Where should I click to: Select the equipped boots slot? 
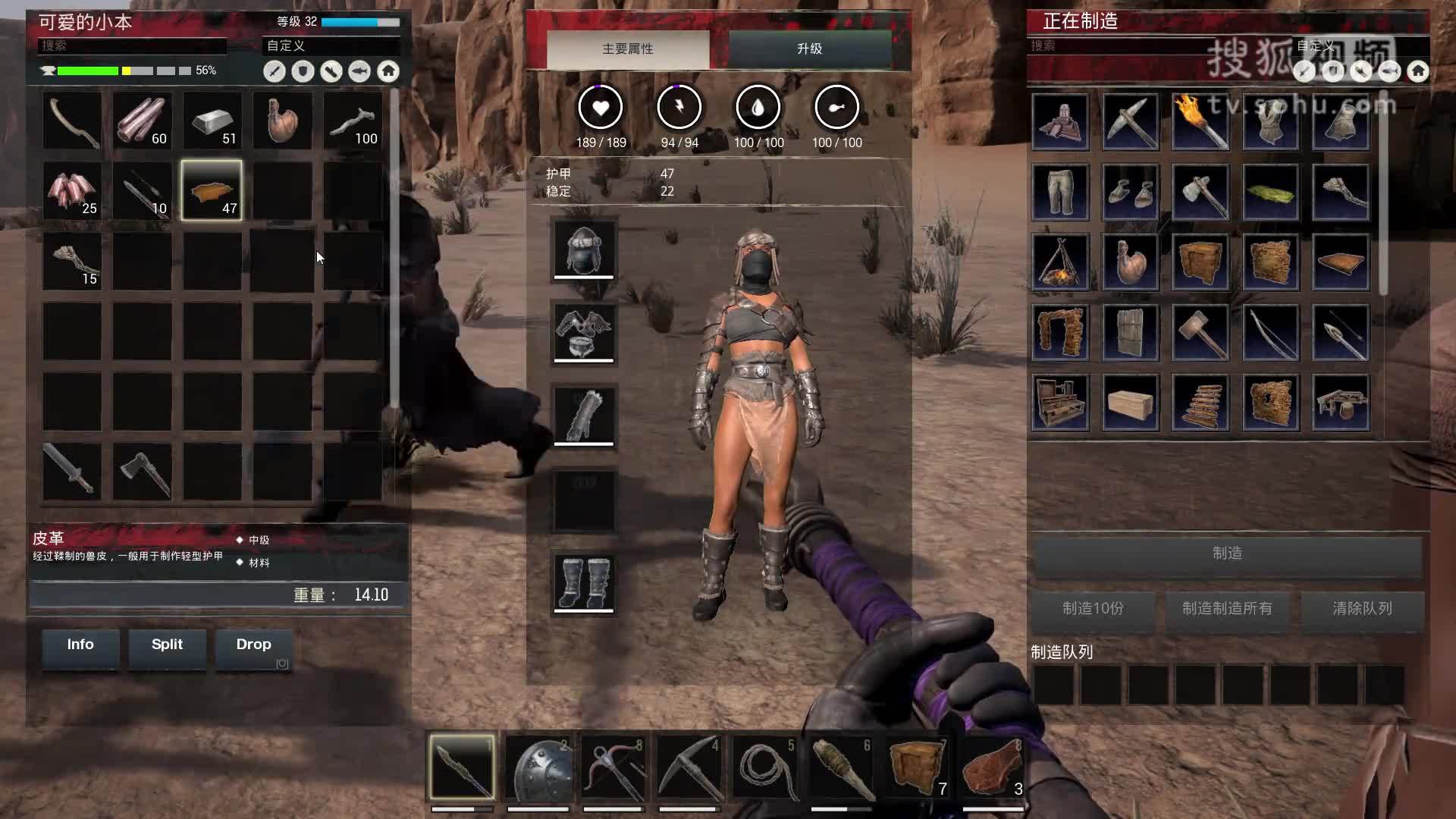pos(583,582)
